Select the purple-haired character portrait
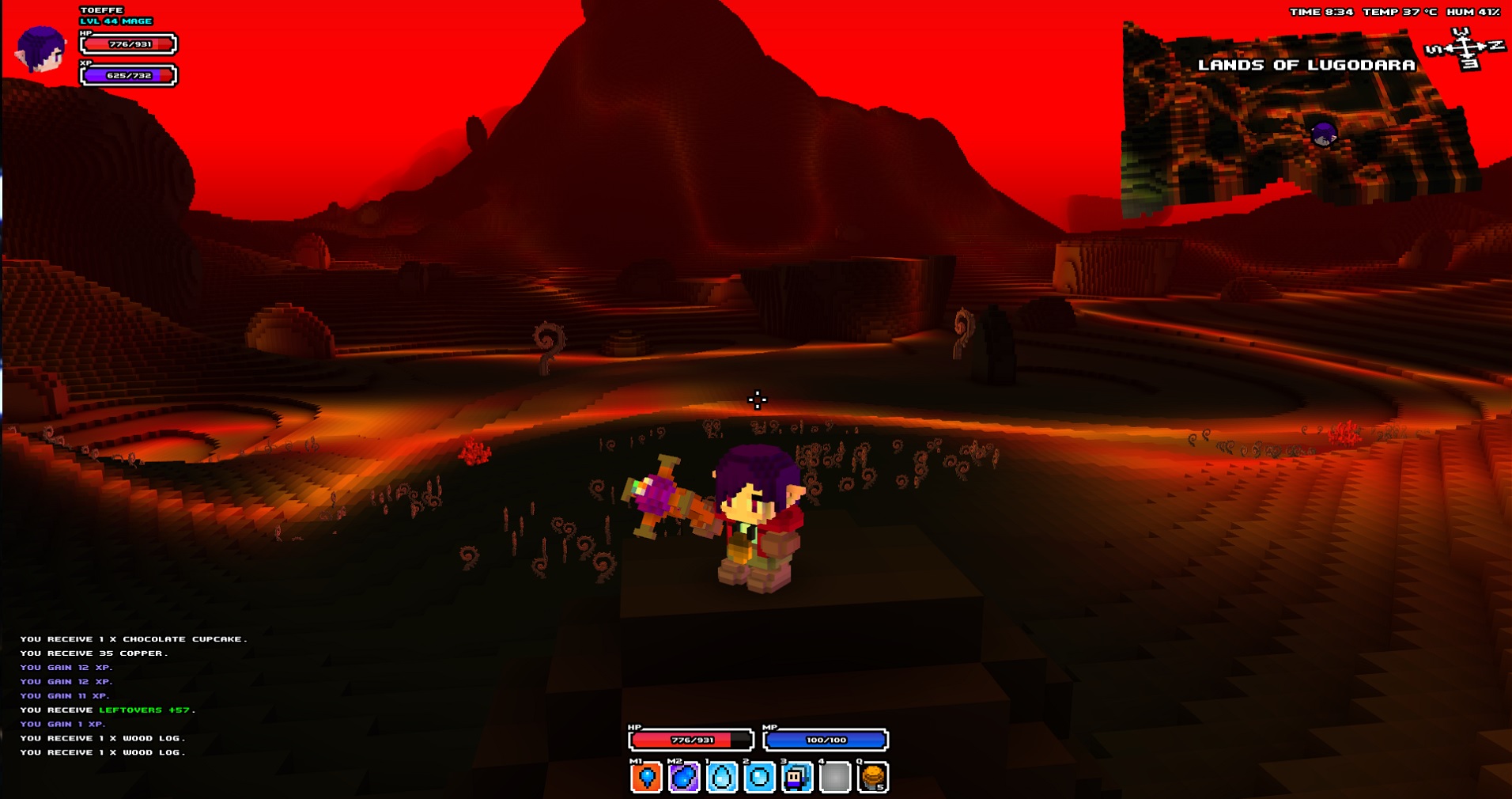Viewport: 1512px width, 799px height. (x=41, y=49)
